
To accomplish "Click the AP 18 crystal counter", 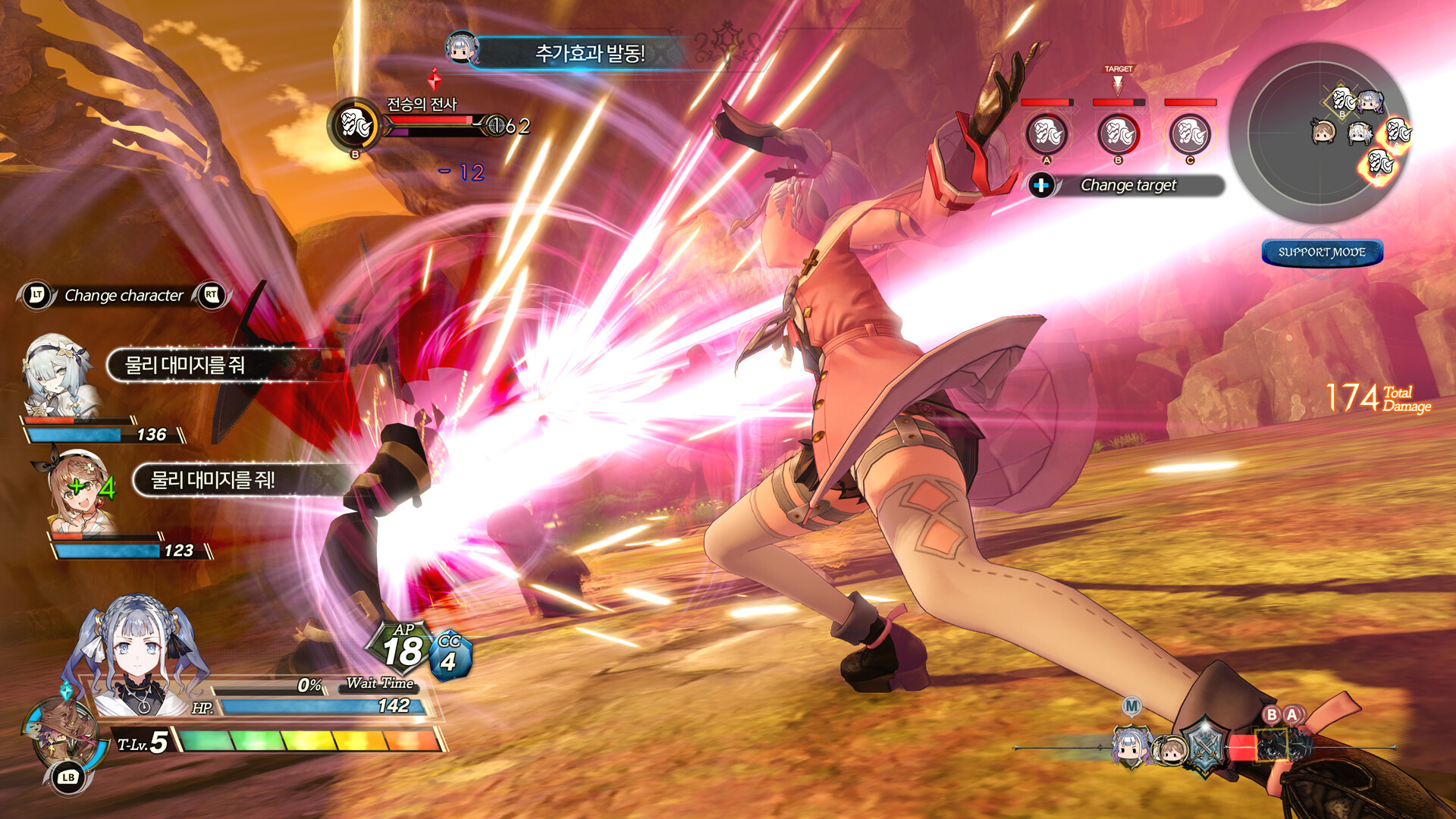I will (x=401, y=649).
